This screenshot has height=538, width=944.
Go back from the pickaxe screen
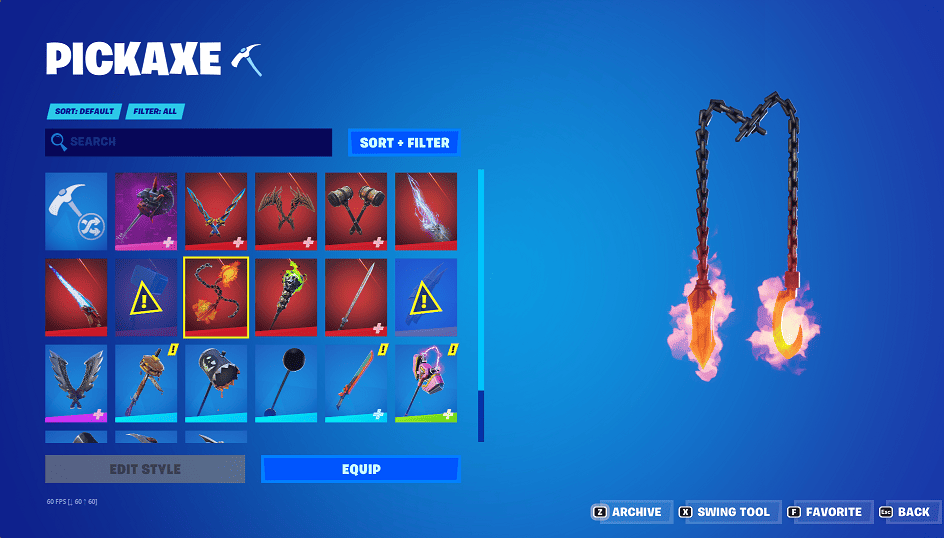coord(905,512)
